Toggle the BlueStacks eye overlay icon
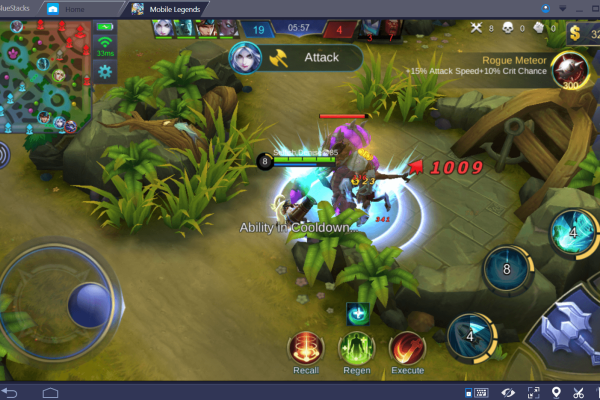This screenshot has width=600, height=400. coord(509,391)
